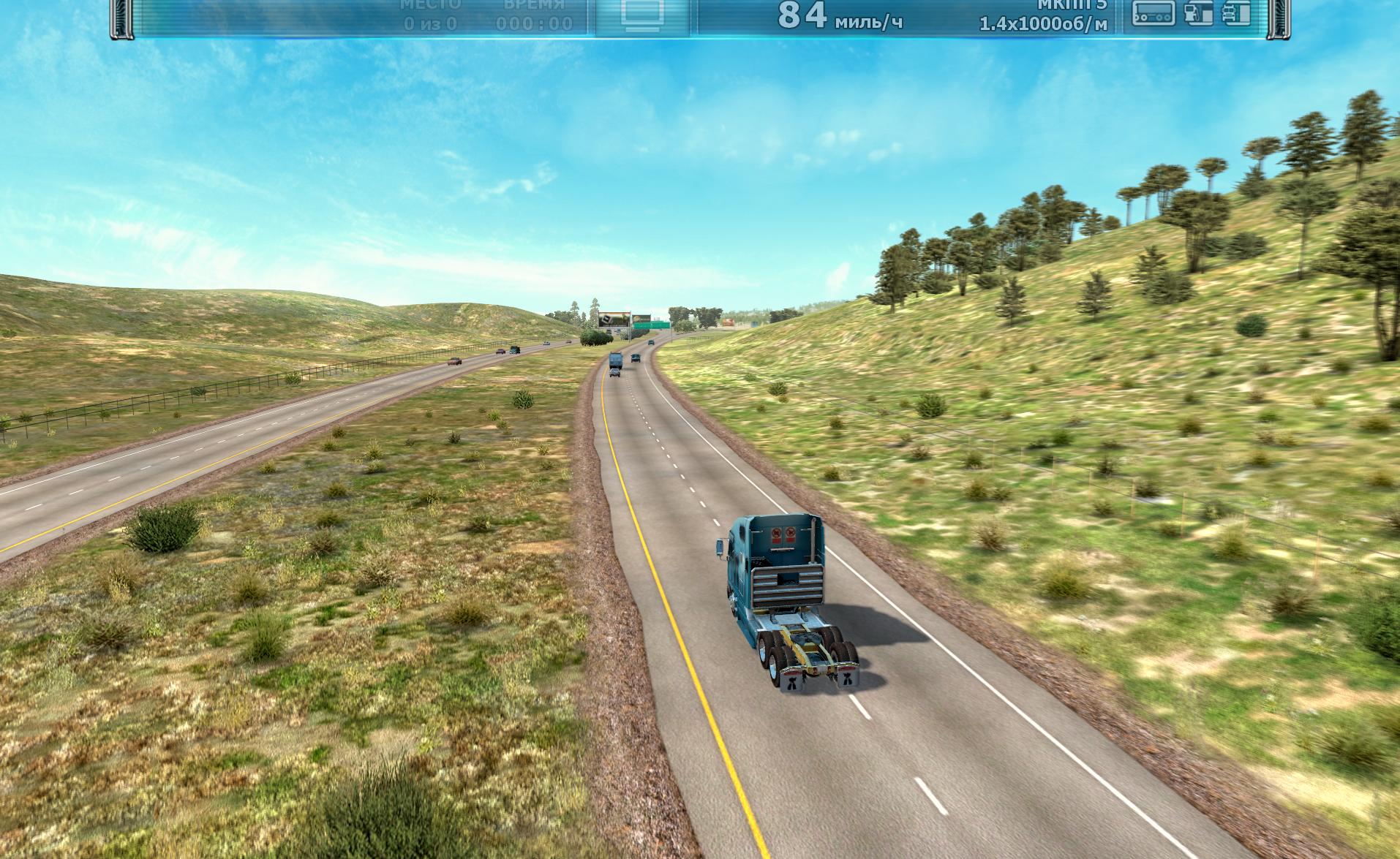
Task: Open the truck status icon
Action: [1236, 13]
